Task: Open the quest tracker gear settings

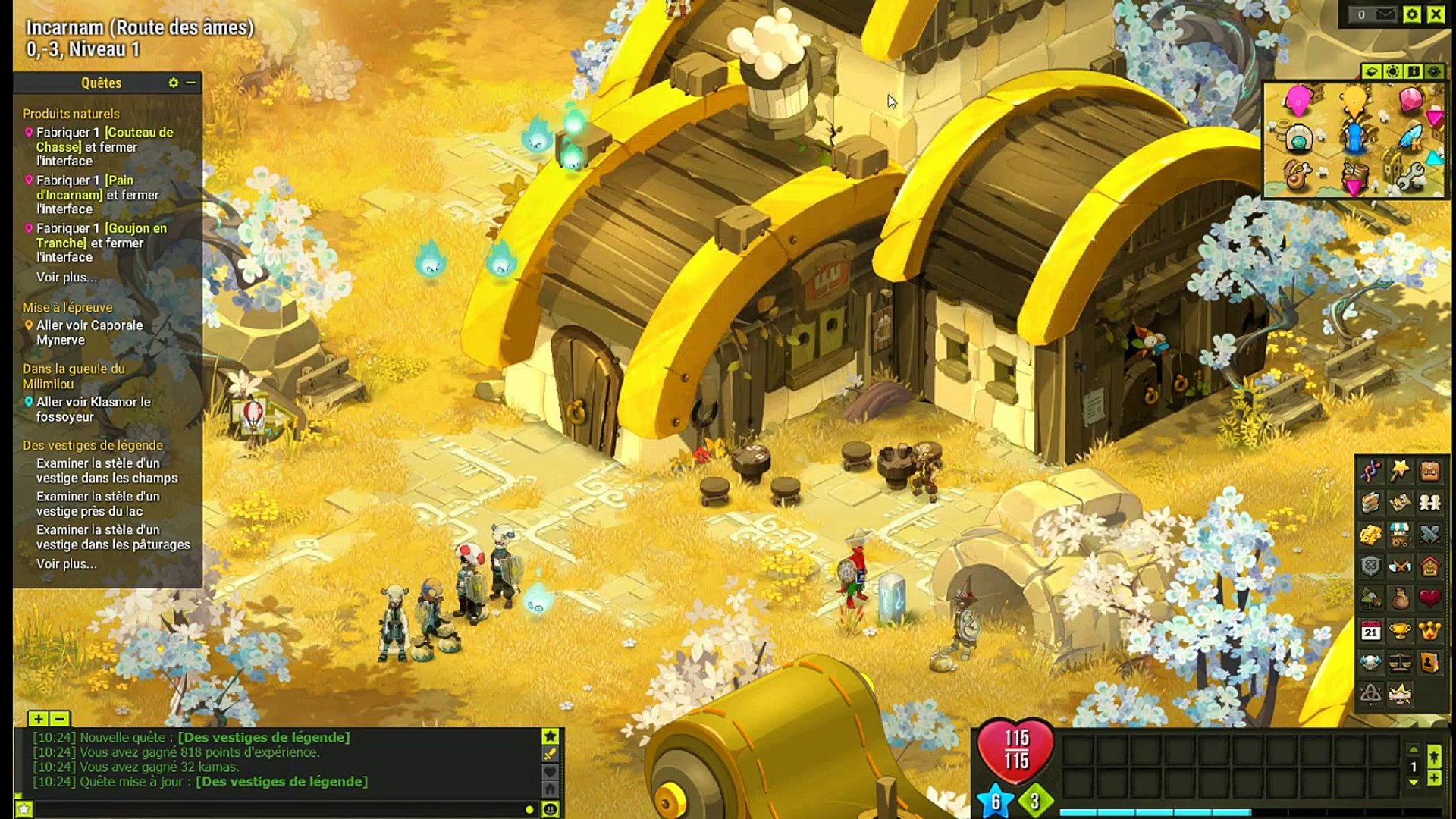Action: [x=174, y=83]
